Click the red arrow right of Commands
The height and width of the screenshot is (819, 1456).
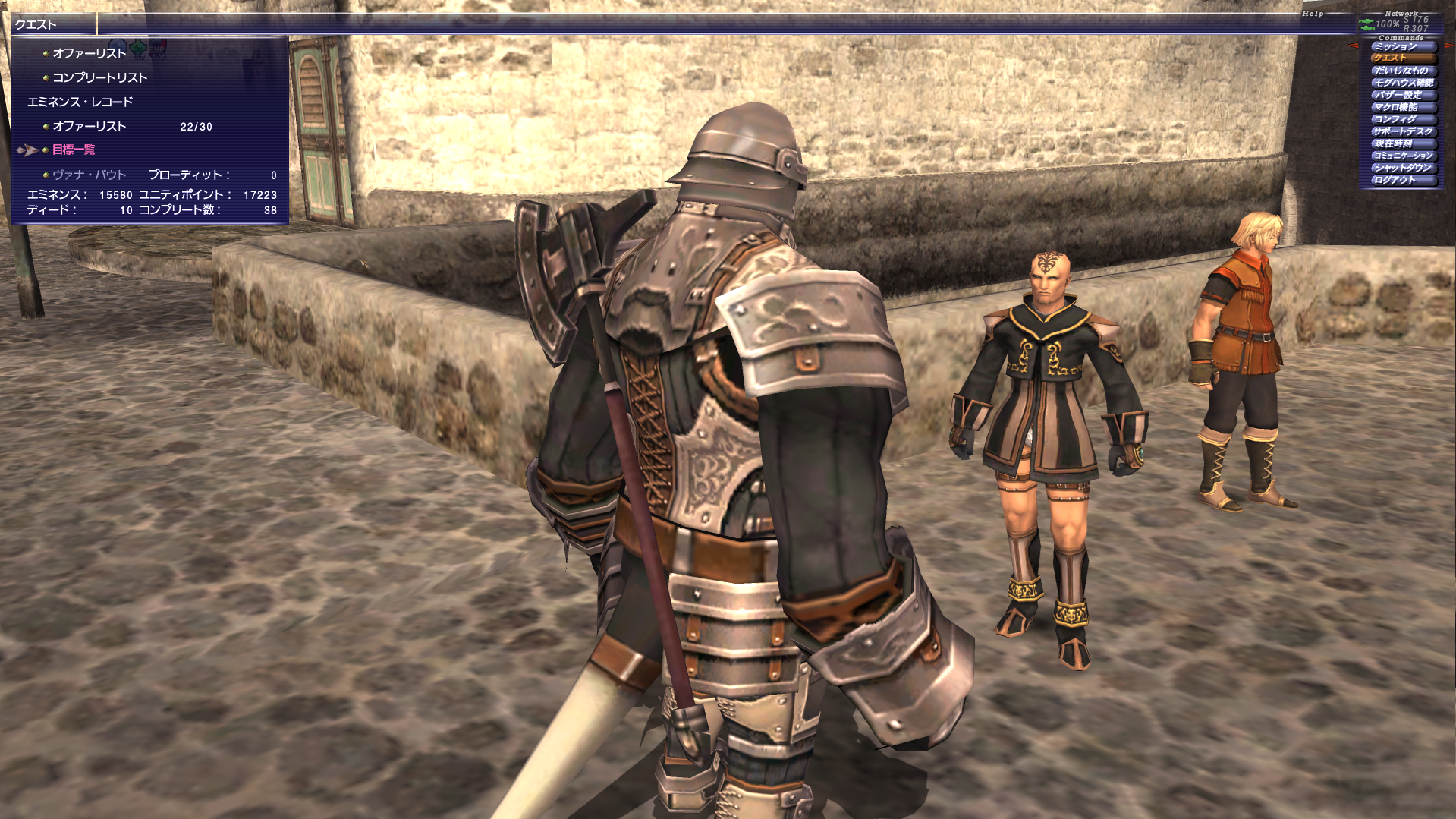click(x=1449, y=46)
